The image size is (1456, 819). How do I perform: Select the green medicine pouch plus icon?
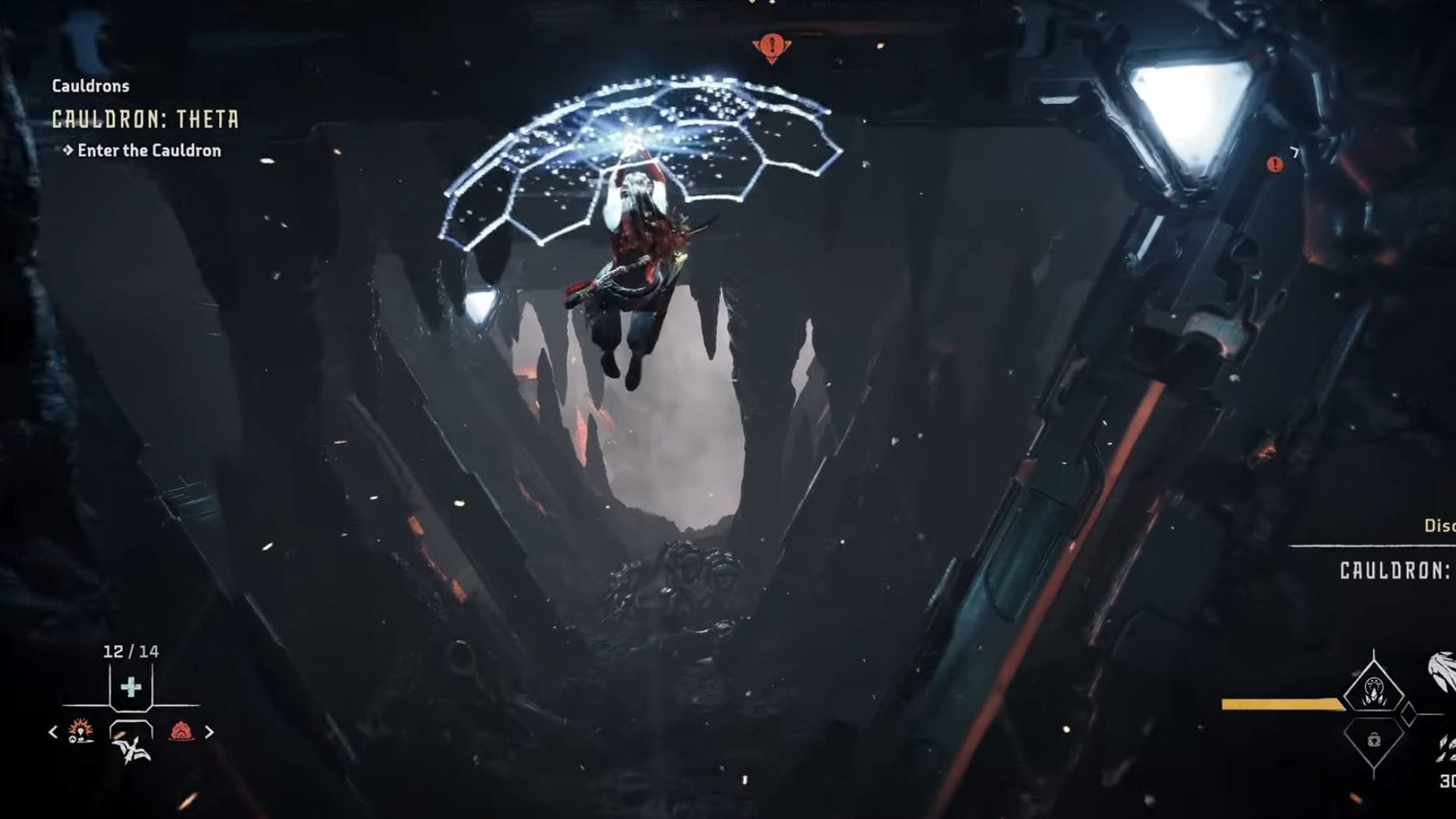[x=130, y=686]
